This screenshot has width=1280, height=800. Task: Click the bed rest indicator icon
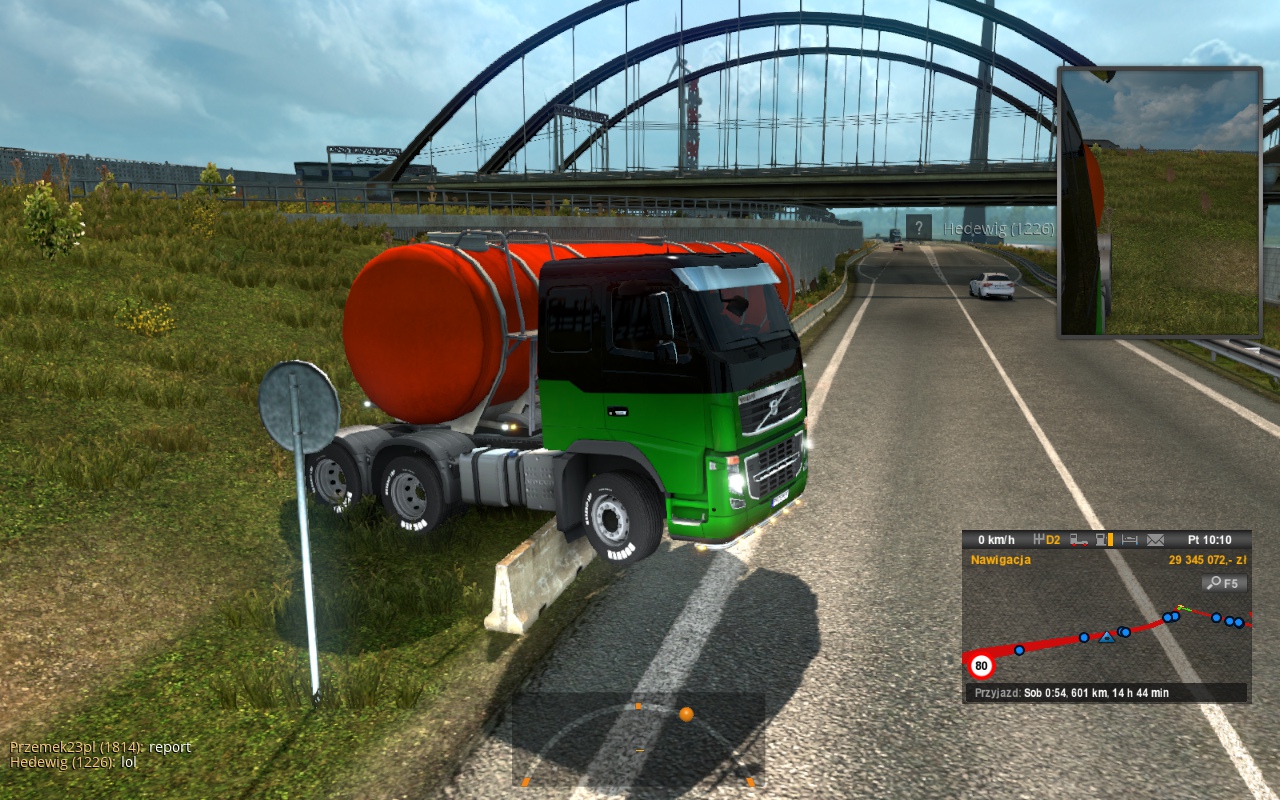click(x=1130, y=540)
